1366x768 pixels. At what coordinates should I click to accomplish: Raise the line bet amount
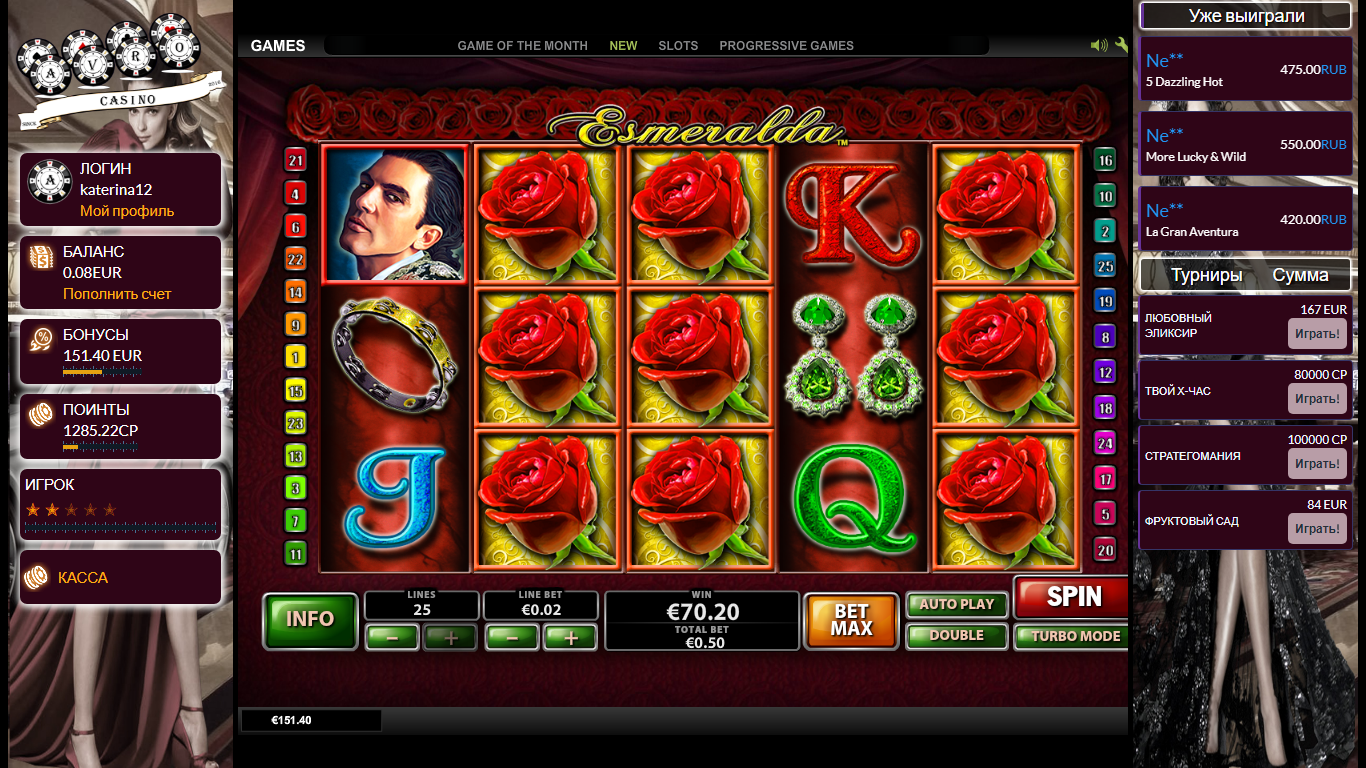[570, 637]
